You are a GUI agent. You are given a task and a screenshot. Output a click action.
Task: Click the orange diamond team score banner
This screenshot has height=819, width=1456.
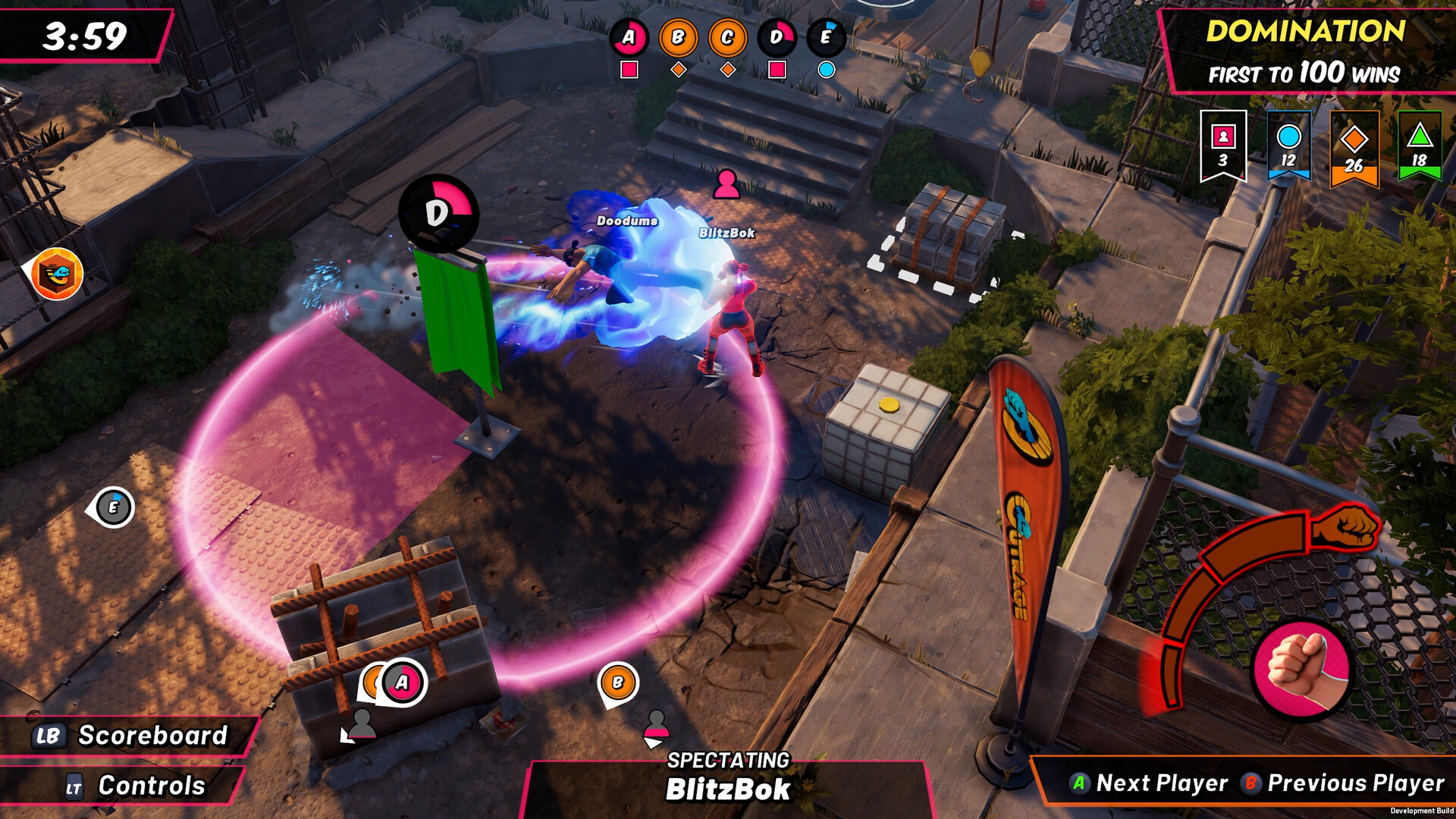(x=1354, y=149)
